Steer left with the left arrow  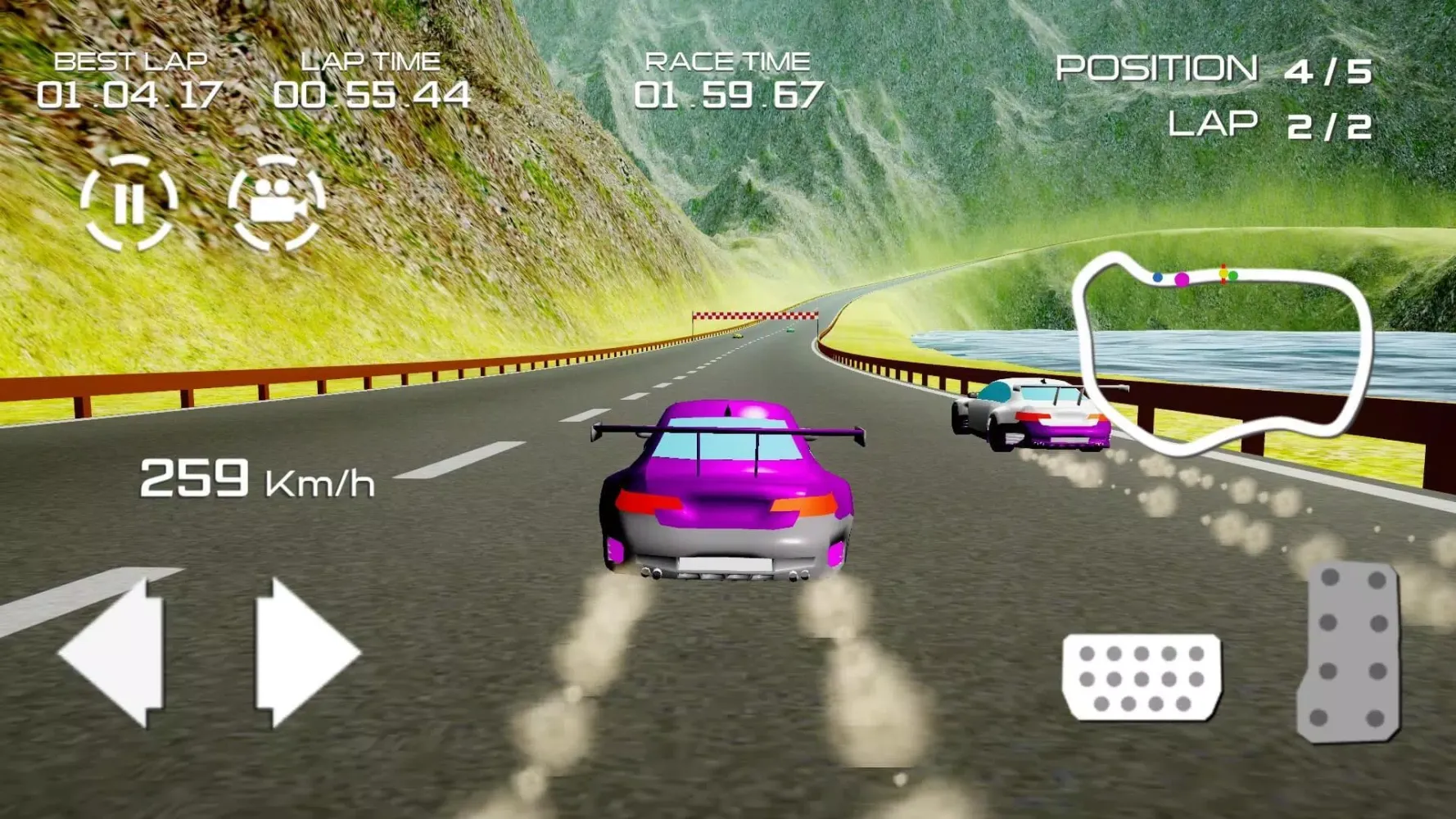[x=115, y=654]
